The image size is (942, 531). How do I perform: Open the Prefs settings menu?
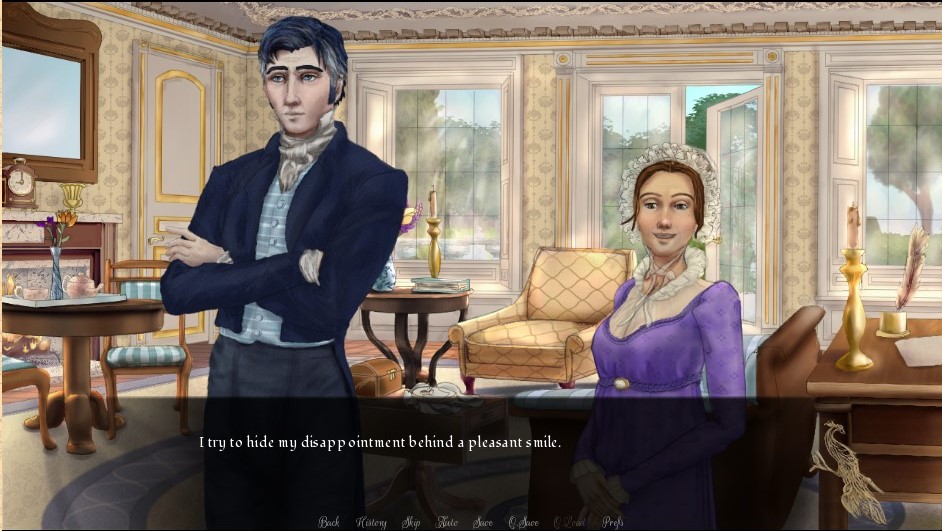click(613, 522)
